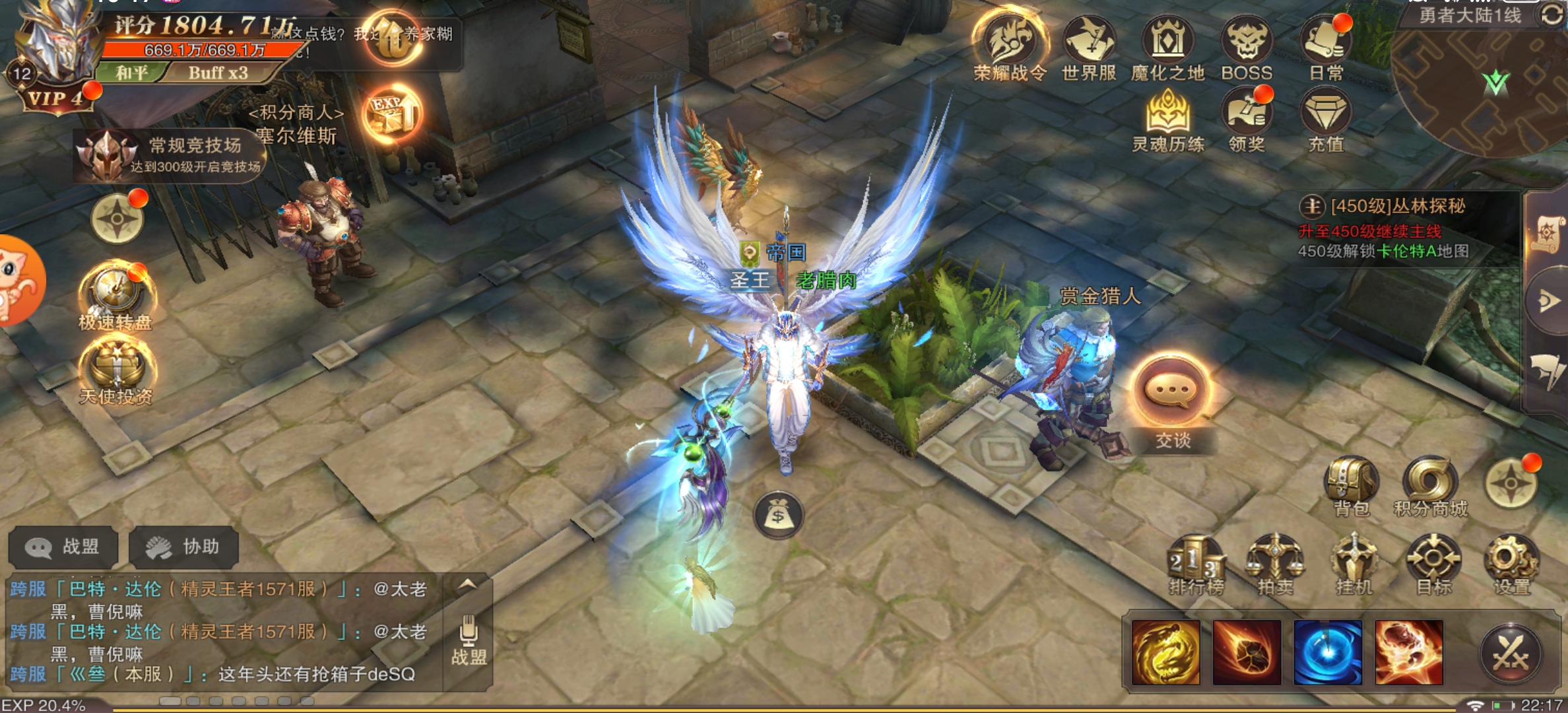The image size is (1568, 713).
Task: Open the BOSS list icon
Action: (x=1246, y=44)
